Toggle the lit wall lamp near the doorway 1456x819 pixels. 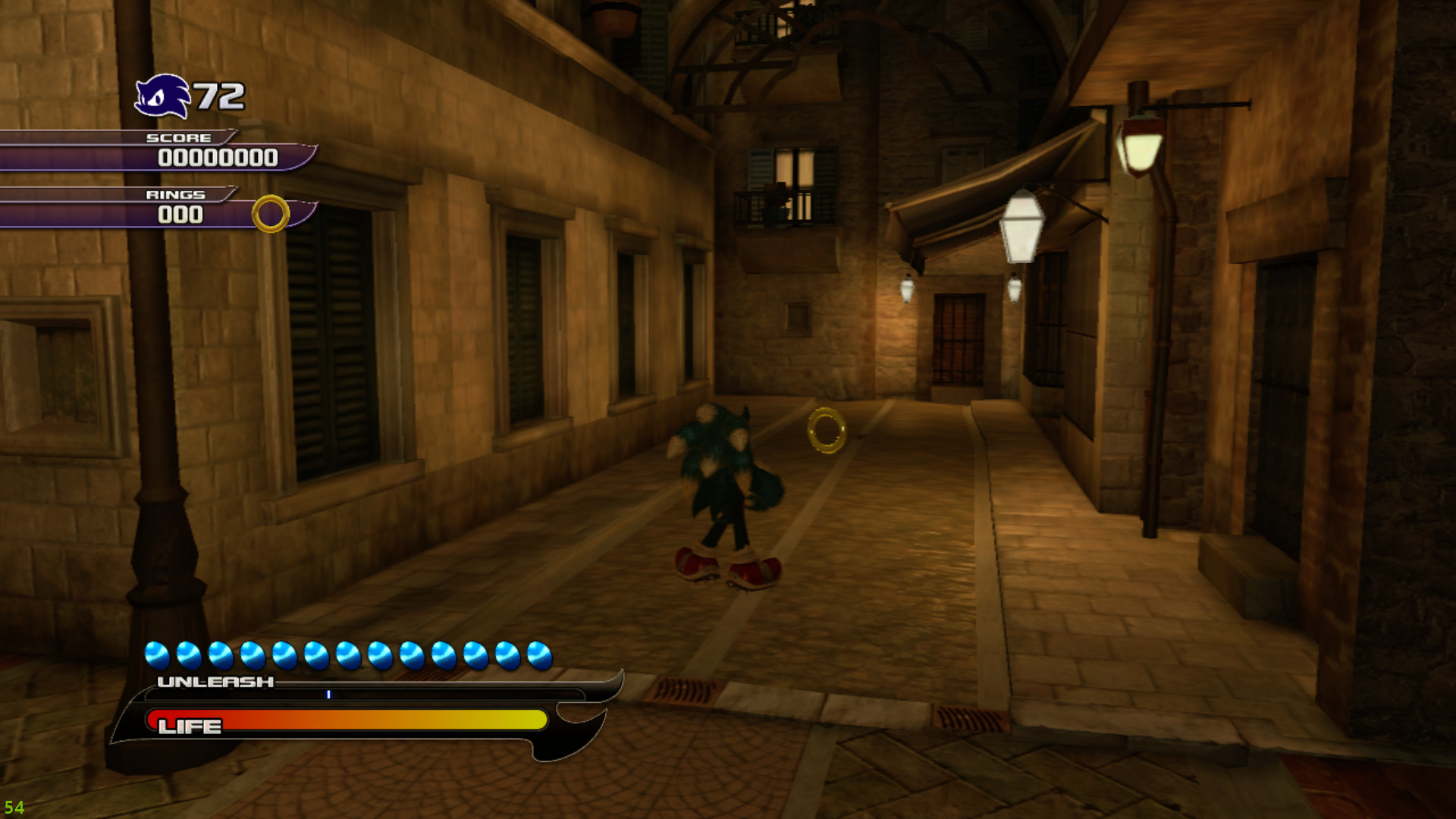tap(908, 288)
